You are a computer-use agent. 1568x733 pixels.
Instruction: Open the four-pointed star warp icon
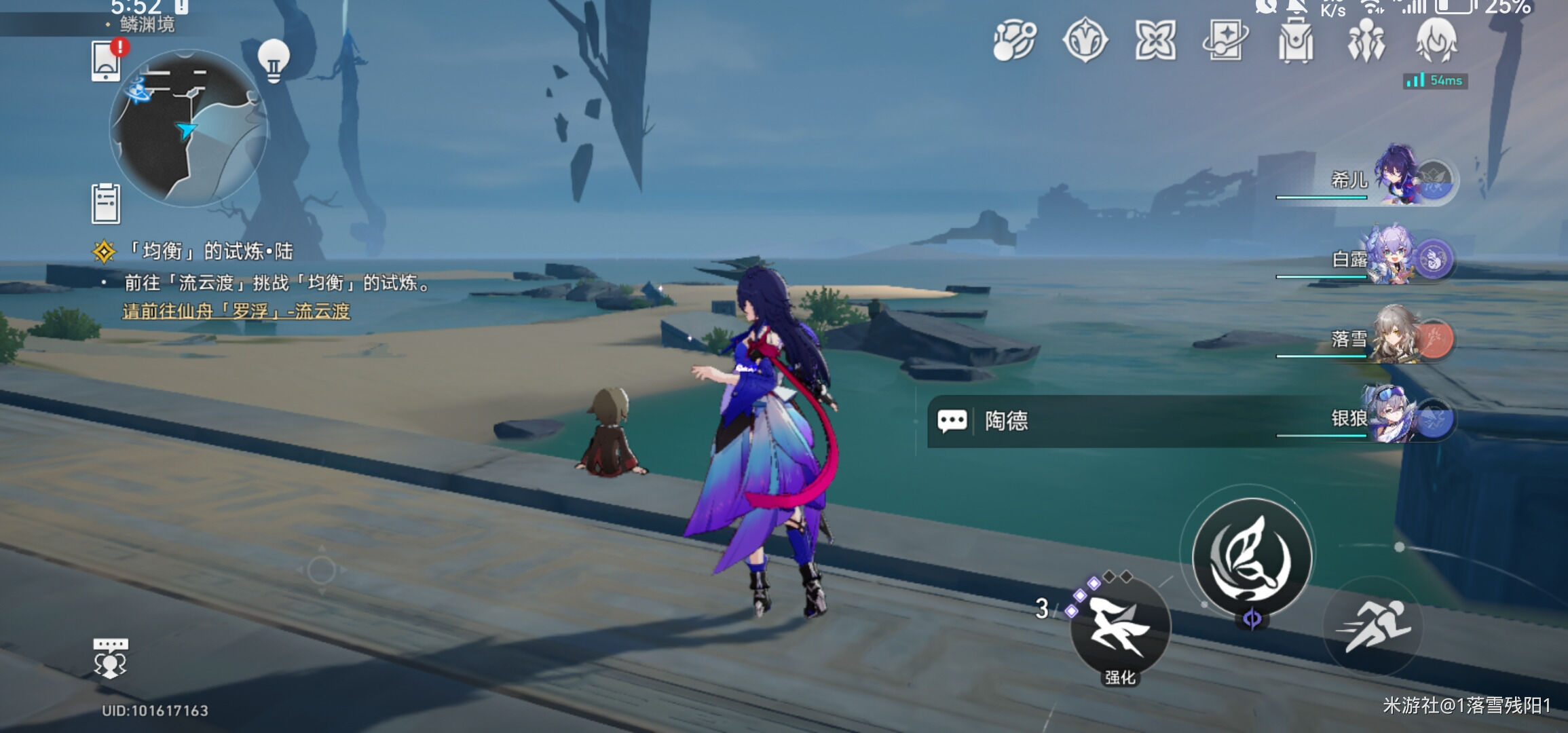[1155, 40]
